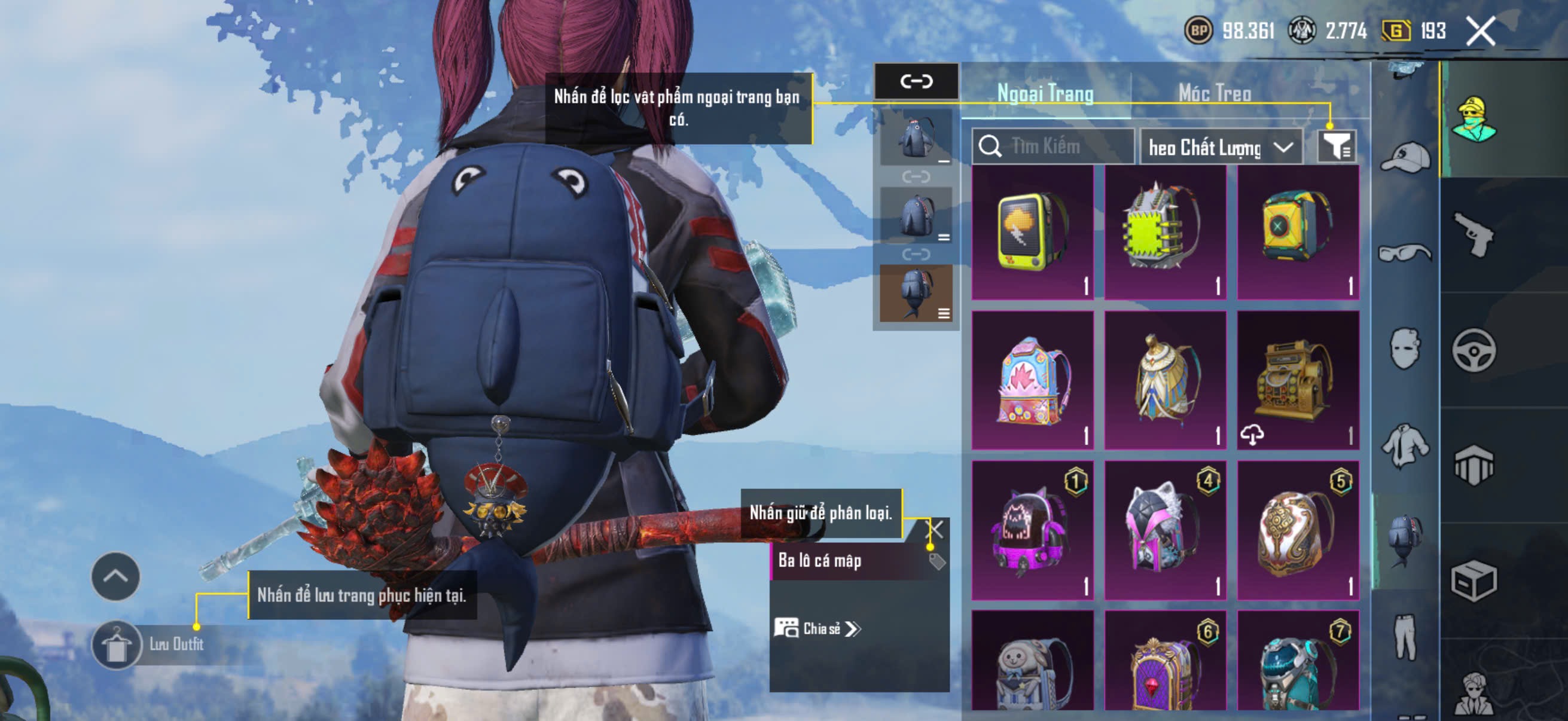Open the Theo Chất Lượng sort dropdown
Viewport: 1568px width, 721px height.
[x=1221, y=147]
